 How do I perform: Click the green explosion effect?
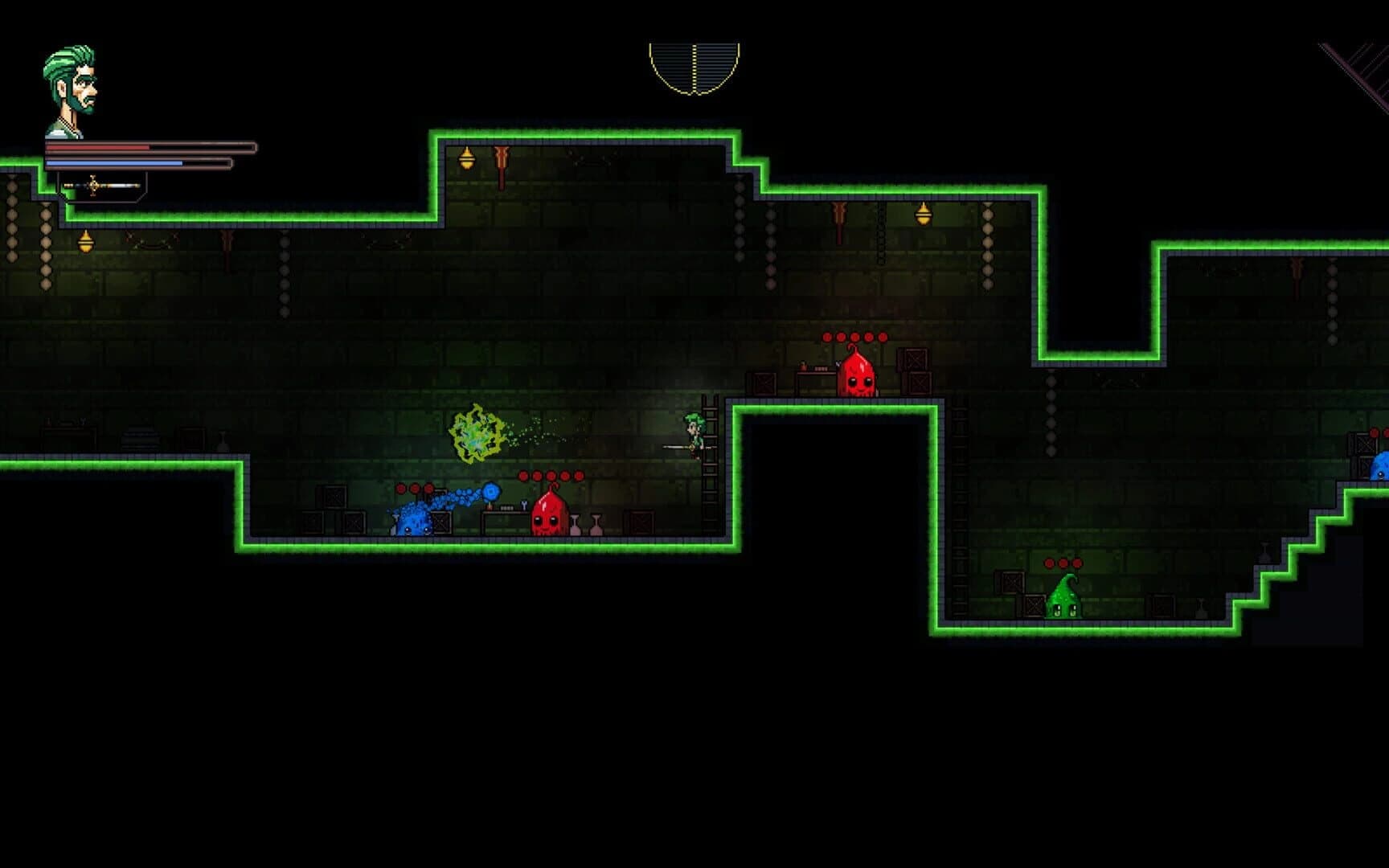click(x=476, y=432)
